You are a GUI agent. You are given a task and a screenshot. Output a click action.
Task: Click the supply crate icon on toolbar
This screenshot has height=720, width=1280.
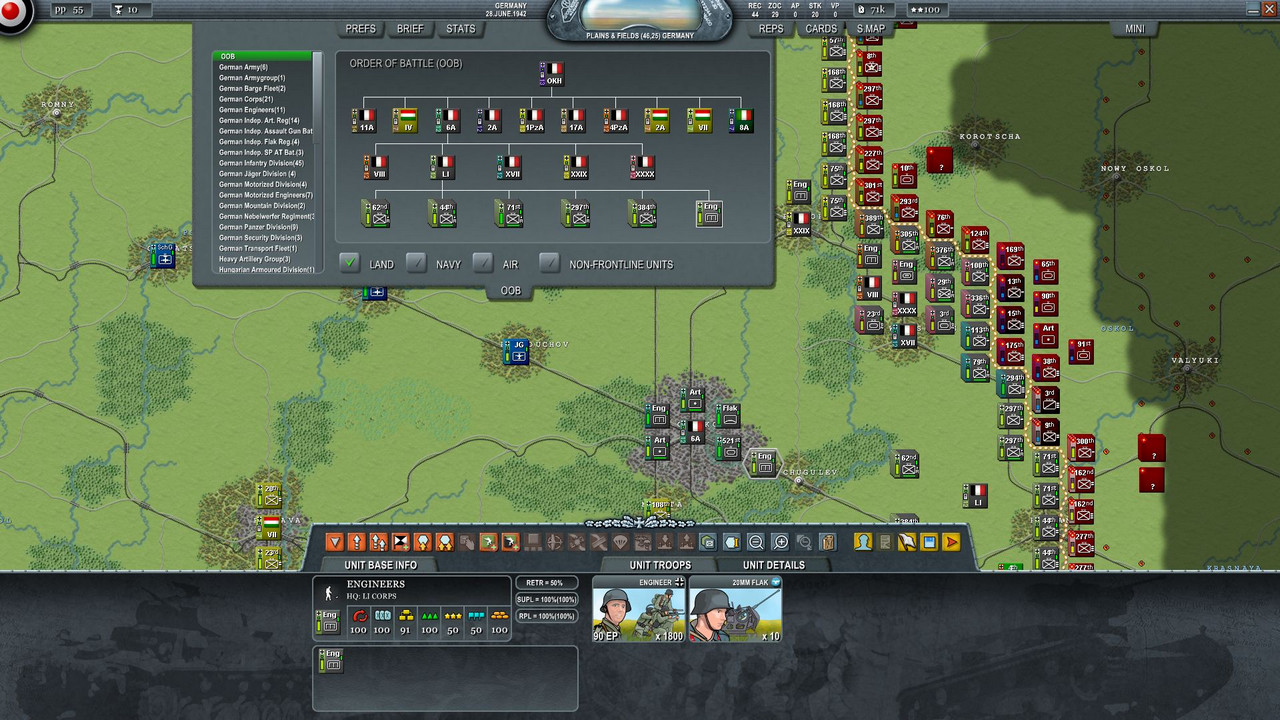pos(827,541)
